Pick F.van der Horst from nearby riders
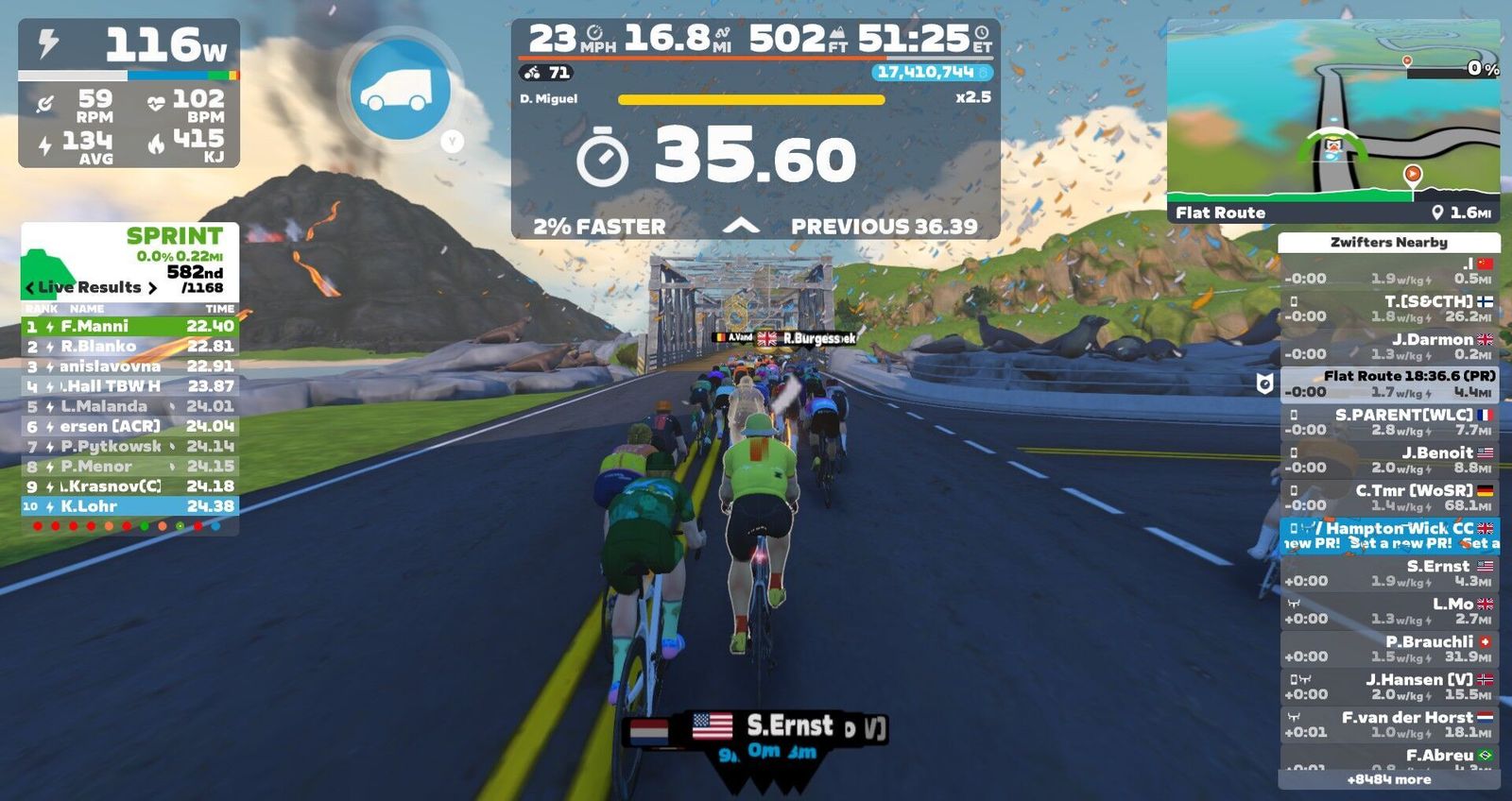 [1389, 724]
